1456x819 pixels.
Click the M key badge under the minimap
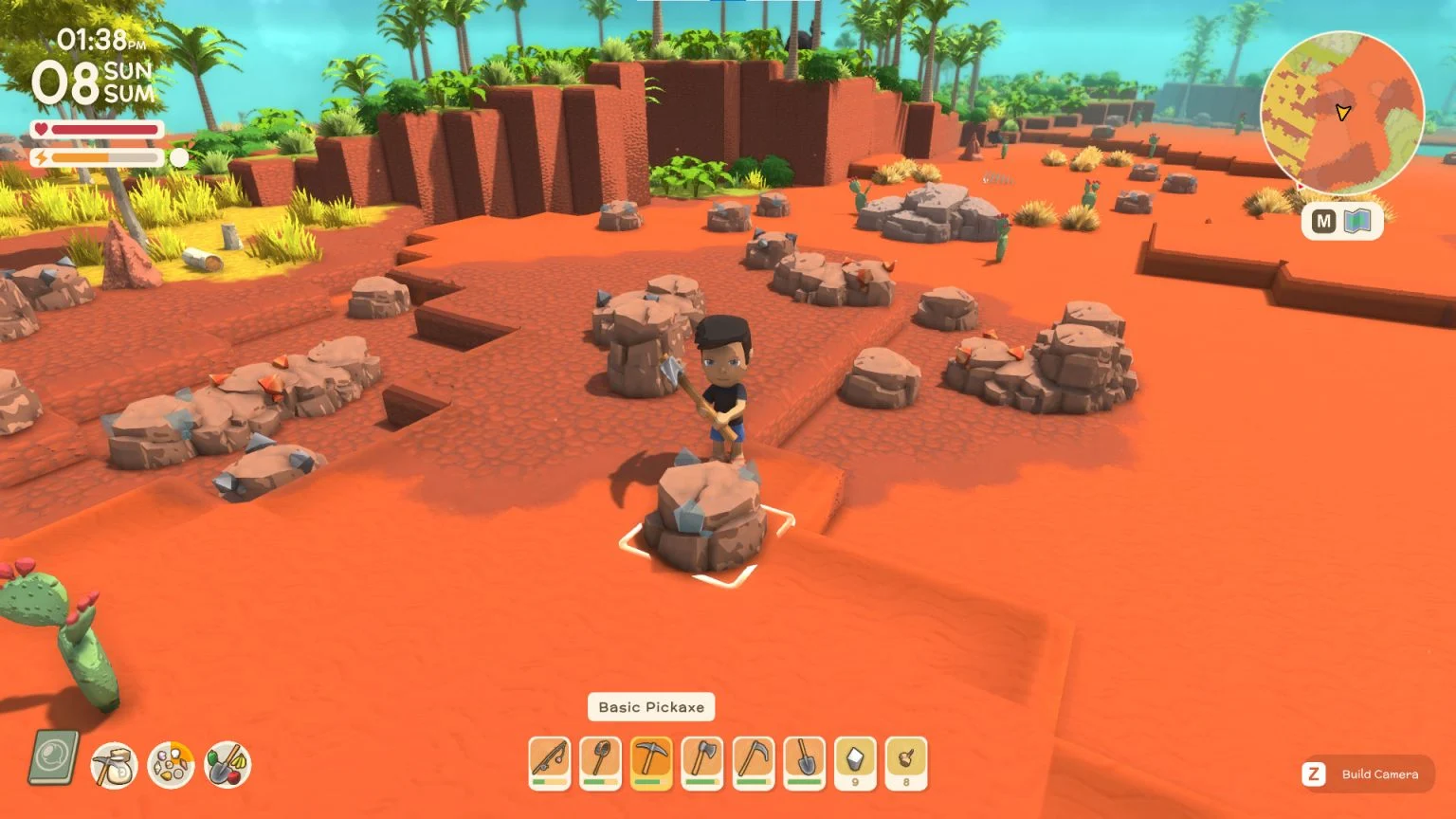1323,221
